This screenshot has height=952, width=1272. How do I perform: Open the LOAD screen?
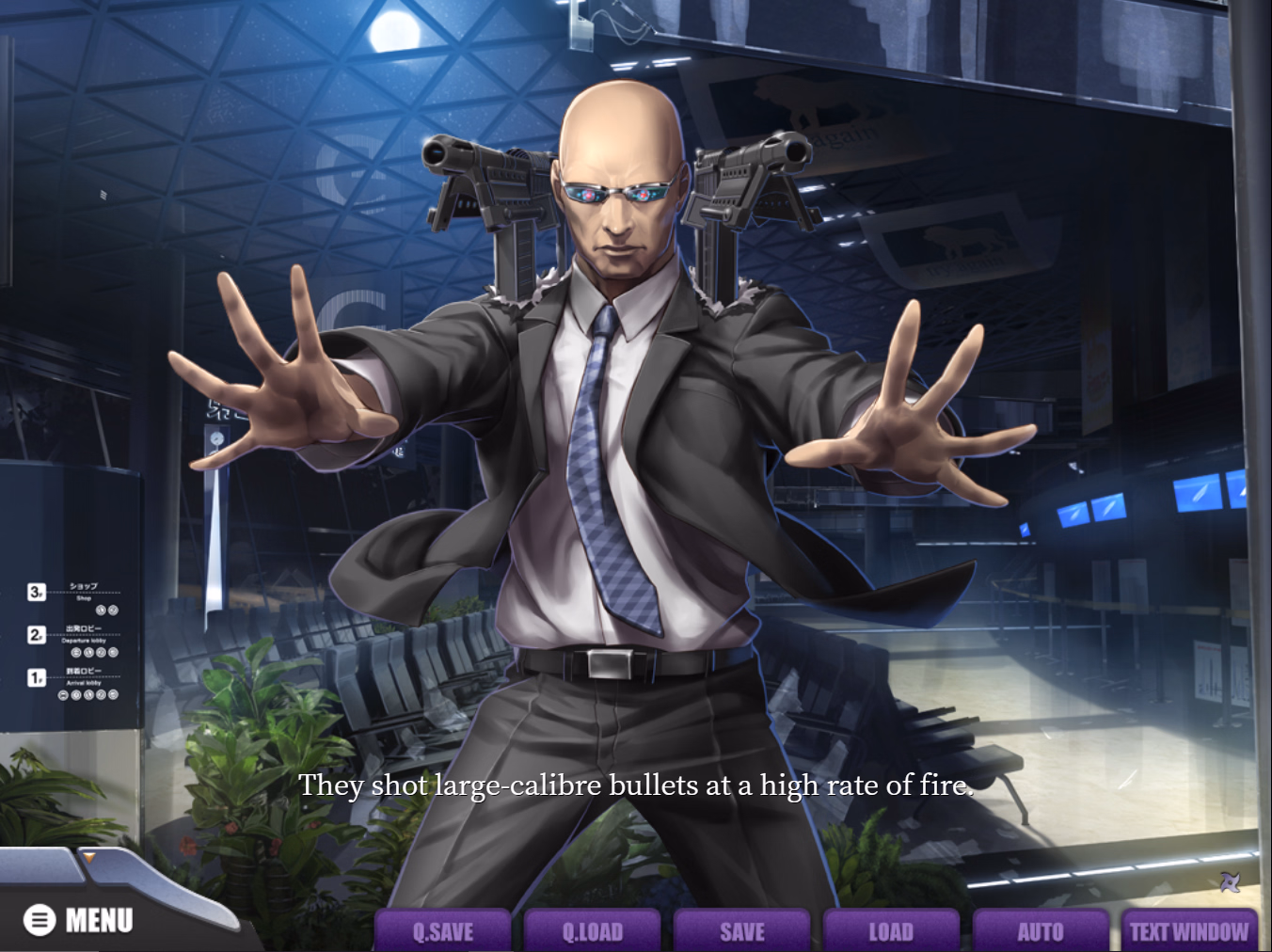click(891, 931)
